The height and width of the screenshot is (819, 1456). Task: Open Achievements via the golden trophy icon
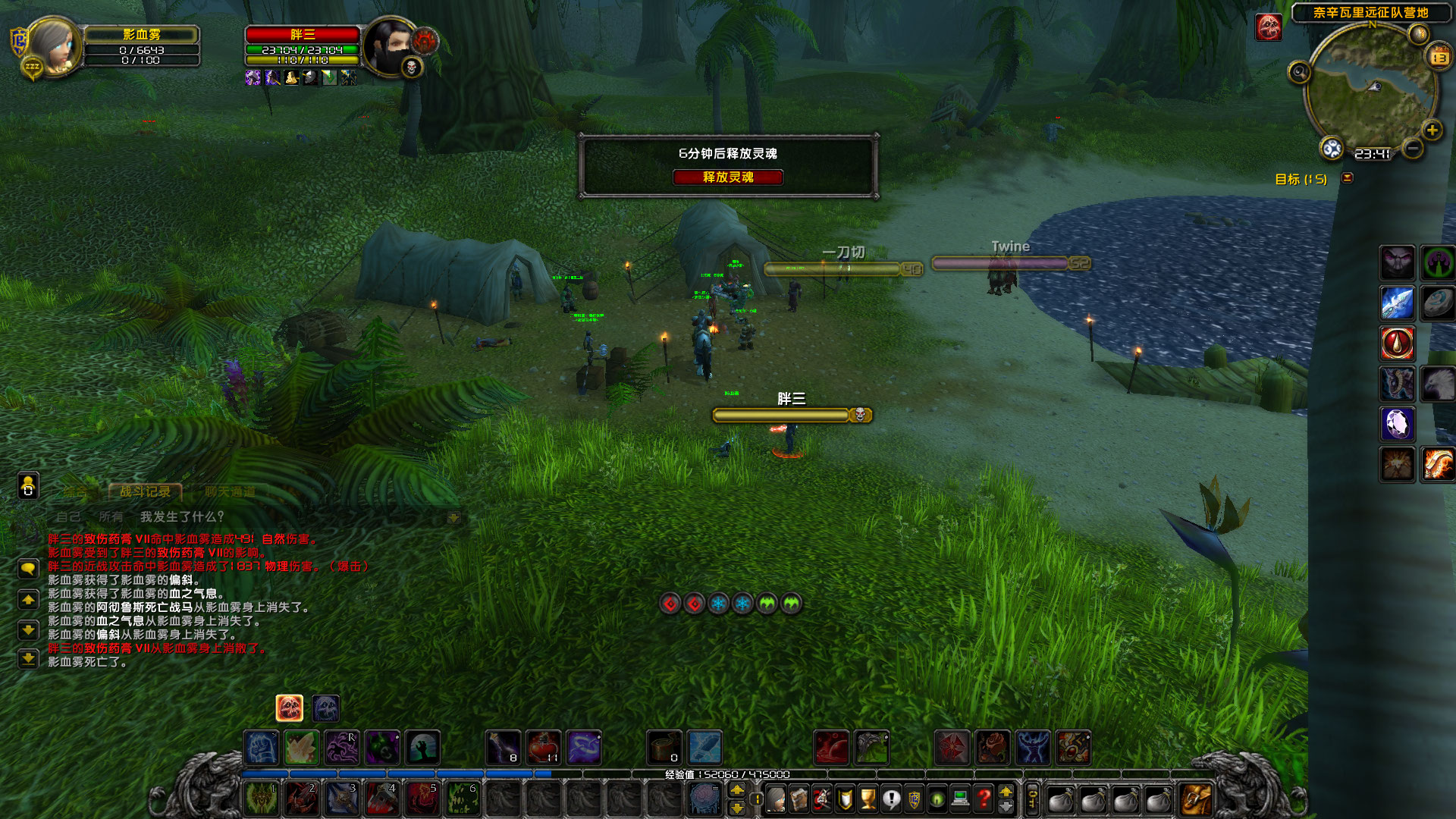(x=868, y=798)
